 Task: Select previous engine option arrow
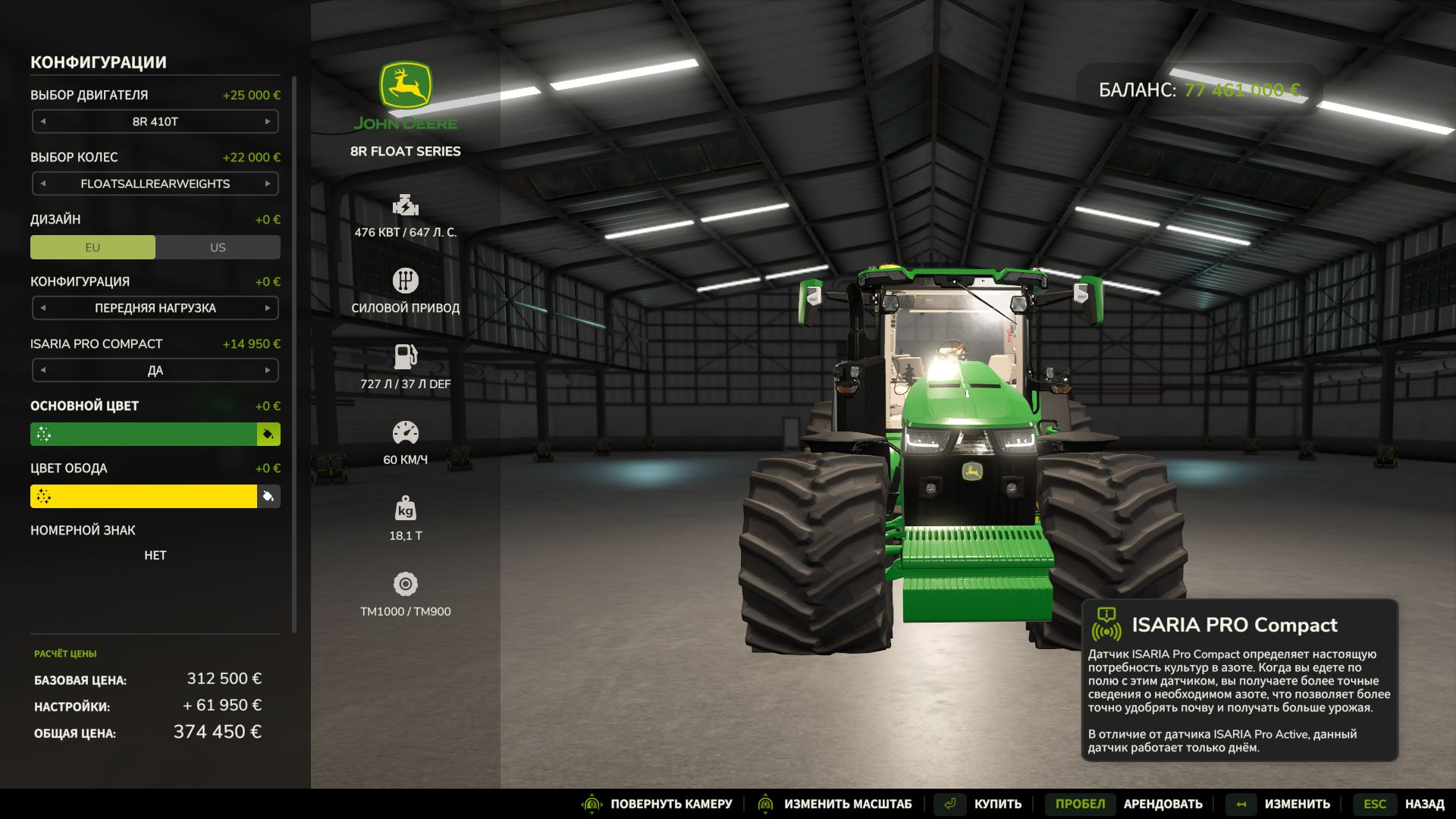tap(43, 121)
